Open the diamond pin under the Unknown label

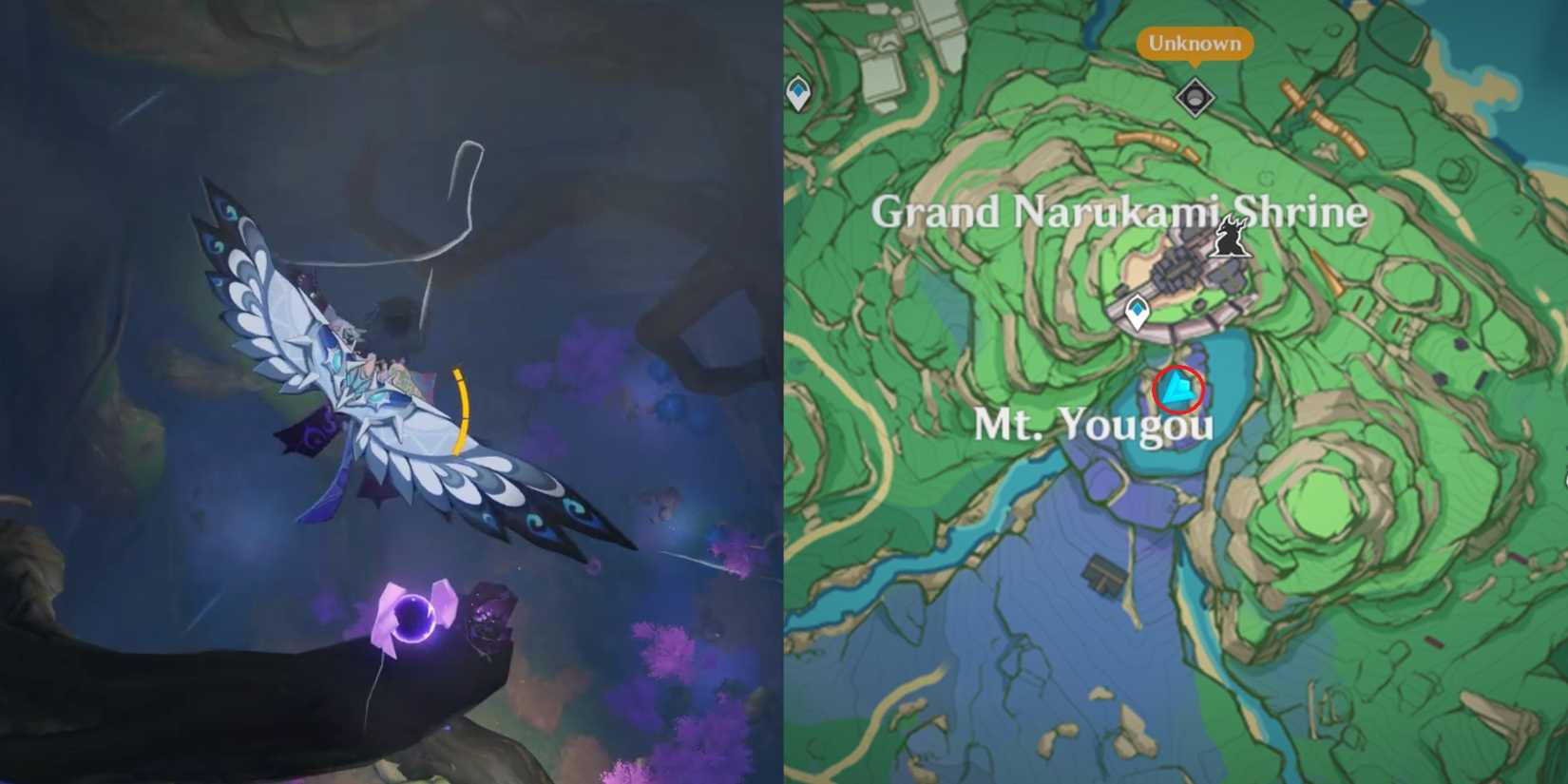1194,98
